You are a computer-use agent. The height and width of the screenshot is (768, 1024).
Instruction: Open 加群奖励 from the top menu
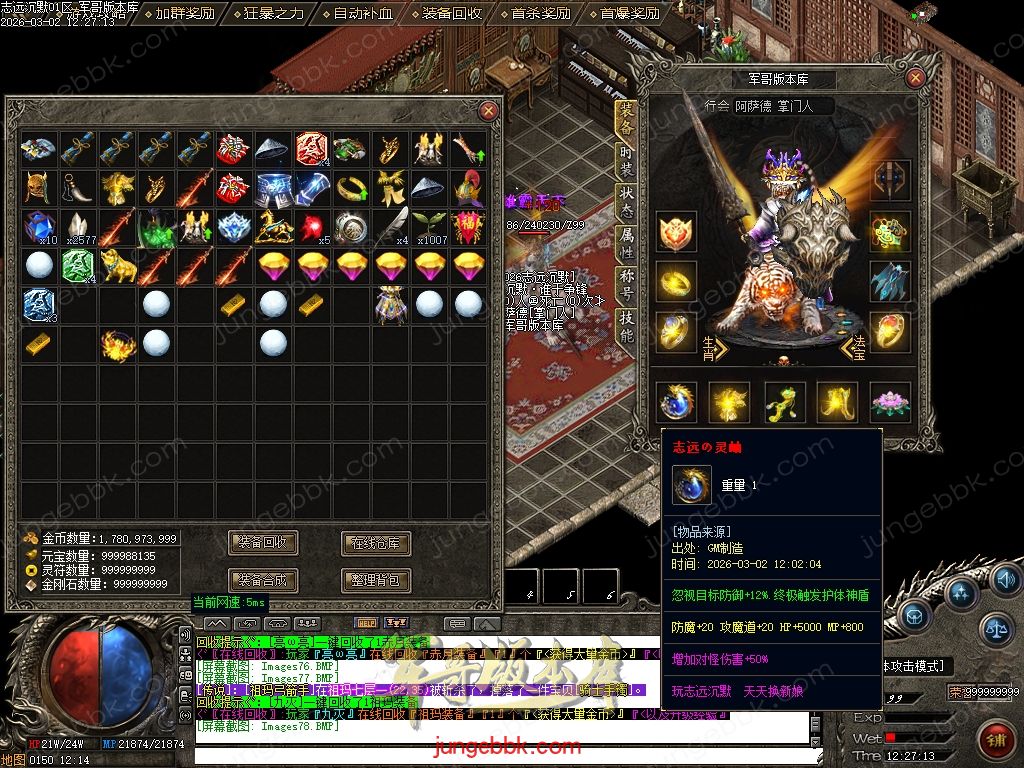(x=184, y=14)
